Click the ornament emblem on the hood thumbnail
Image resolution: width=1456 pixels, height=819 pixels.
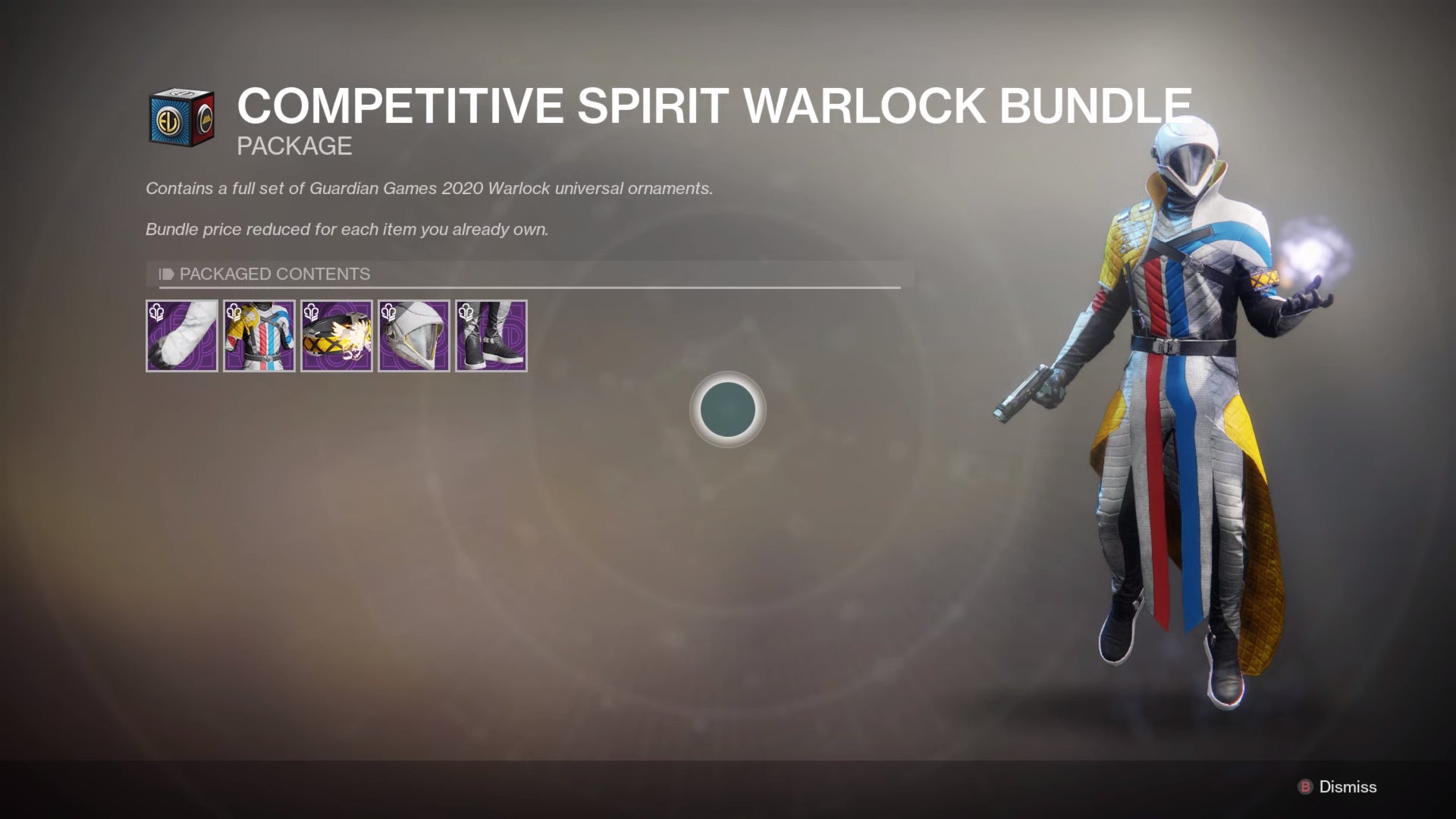click(388, 312)
